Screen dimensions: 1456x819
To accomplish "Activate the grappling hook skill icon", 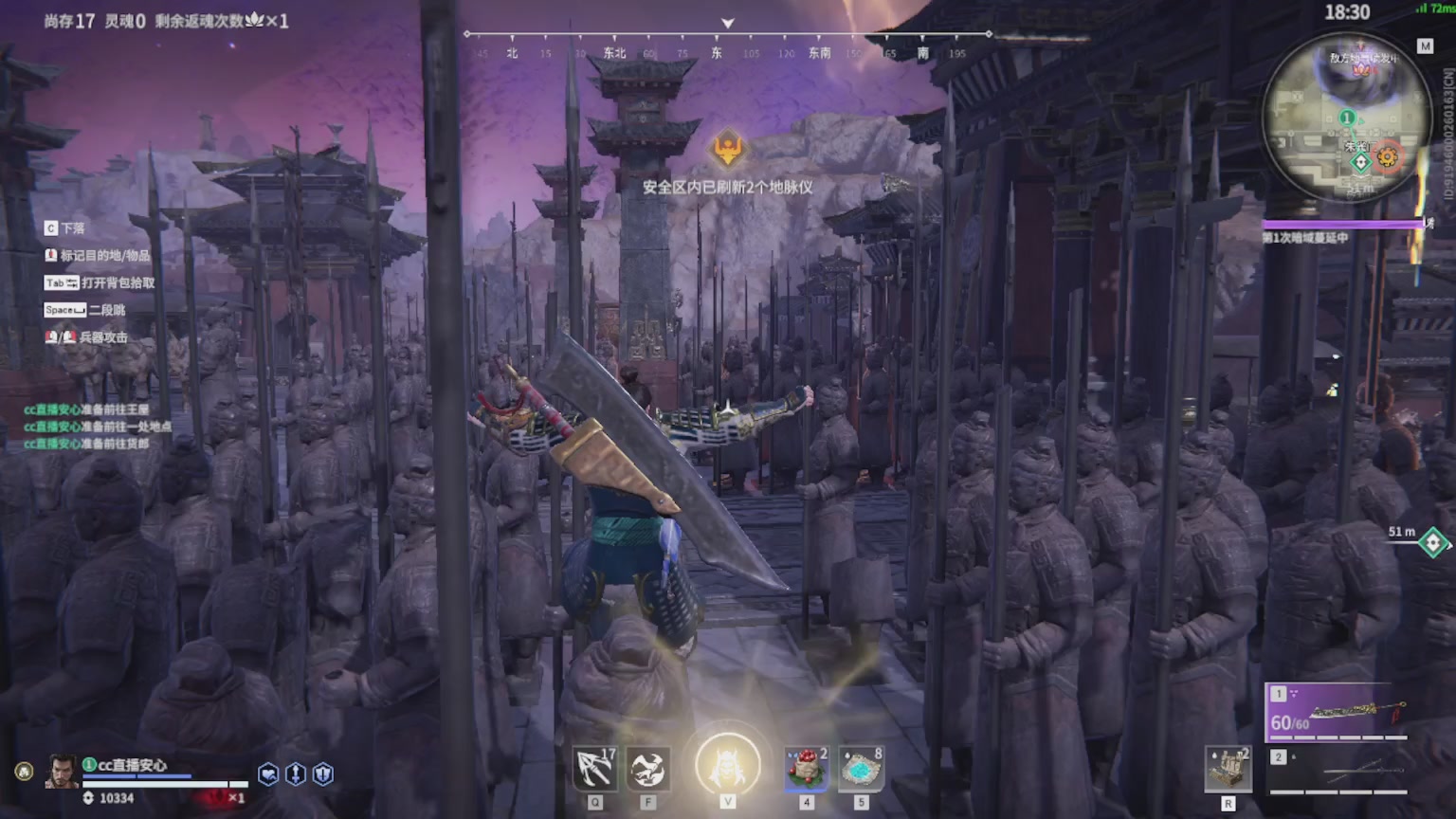I will point(595,769).
